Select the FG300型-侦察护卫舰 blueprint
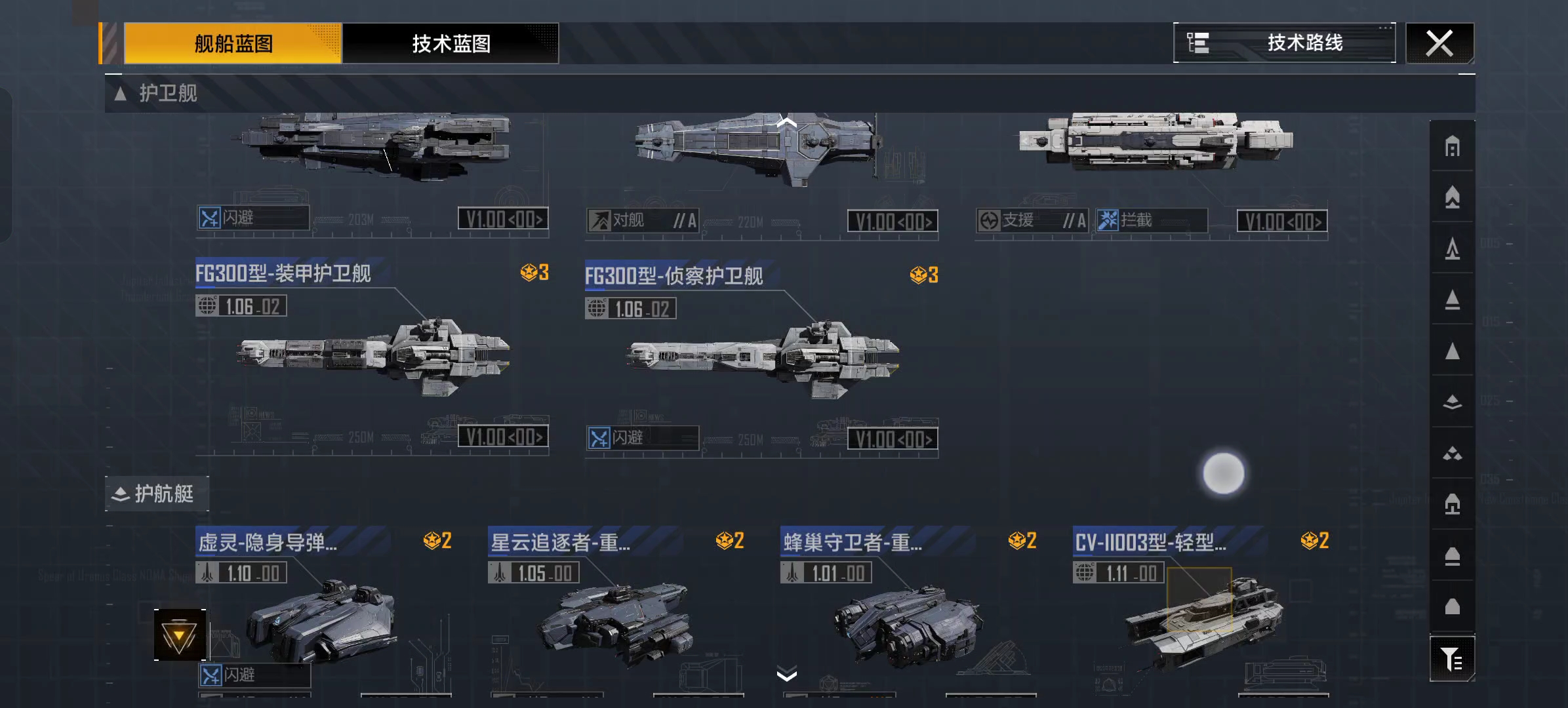This screenshot has height=708, width=1568. click(761, 357)
